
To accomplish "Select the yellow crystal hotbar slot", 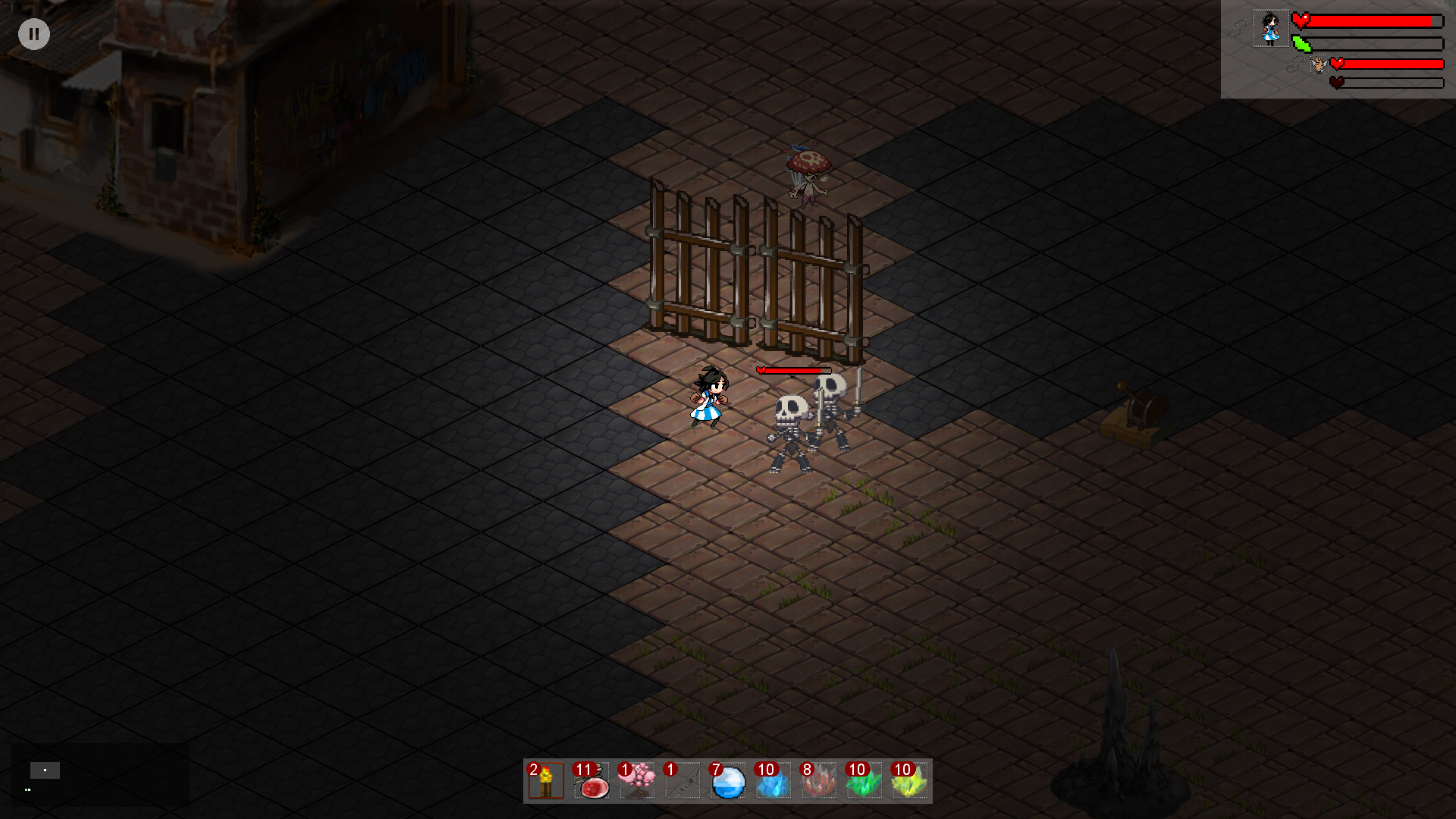I will (909, 781).
